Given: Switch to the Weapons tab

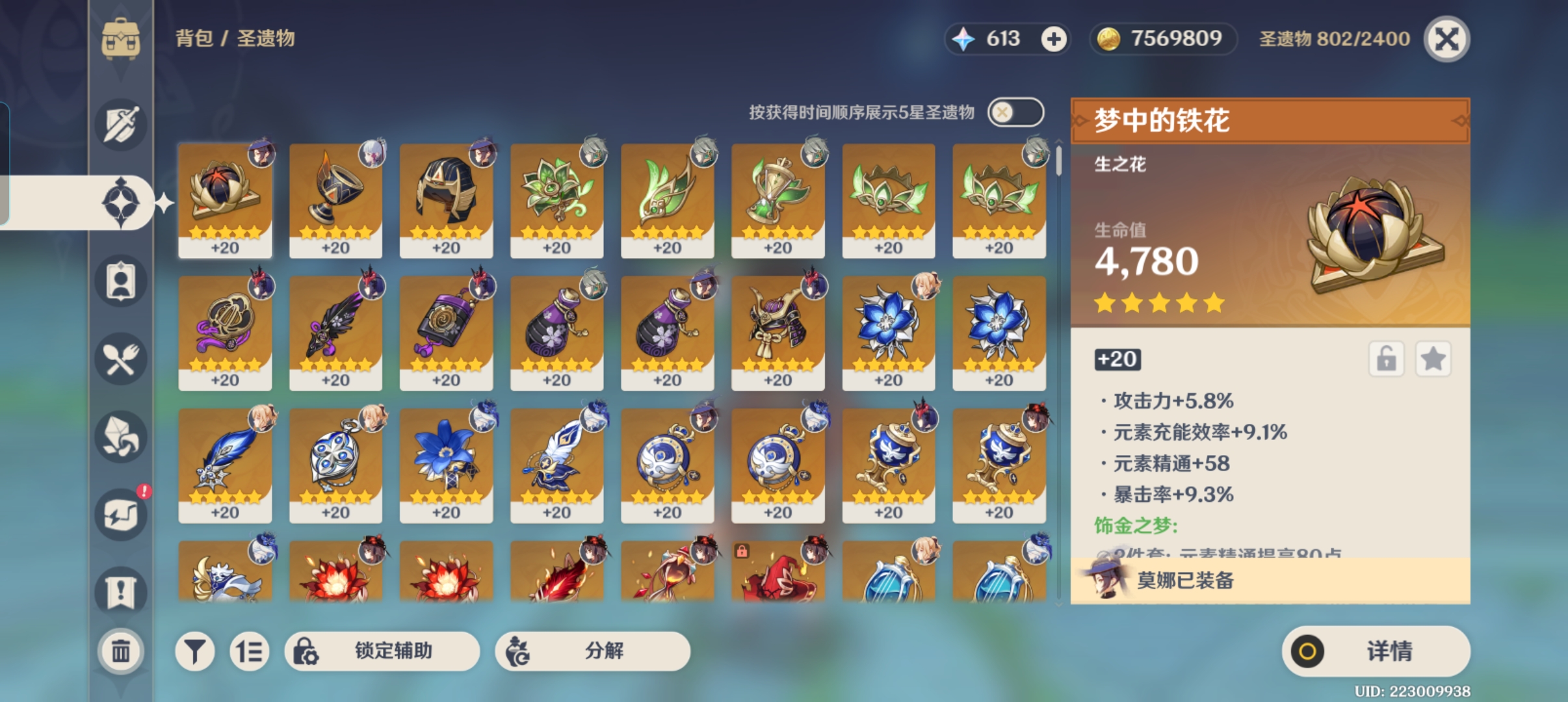Looking at the screenshot, I should (121, 124).
